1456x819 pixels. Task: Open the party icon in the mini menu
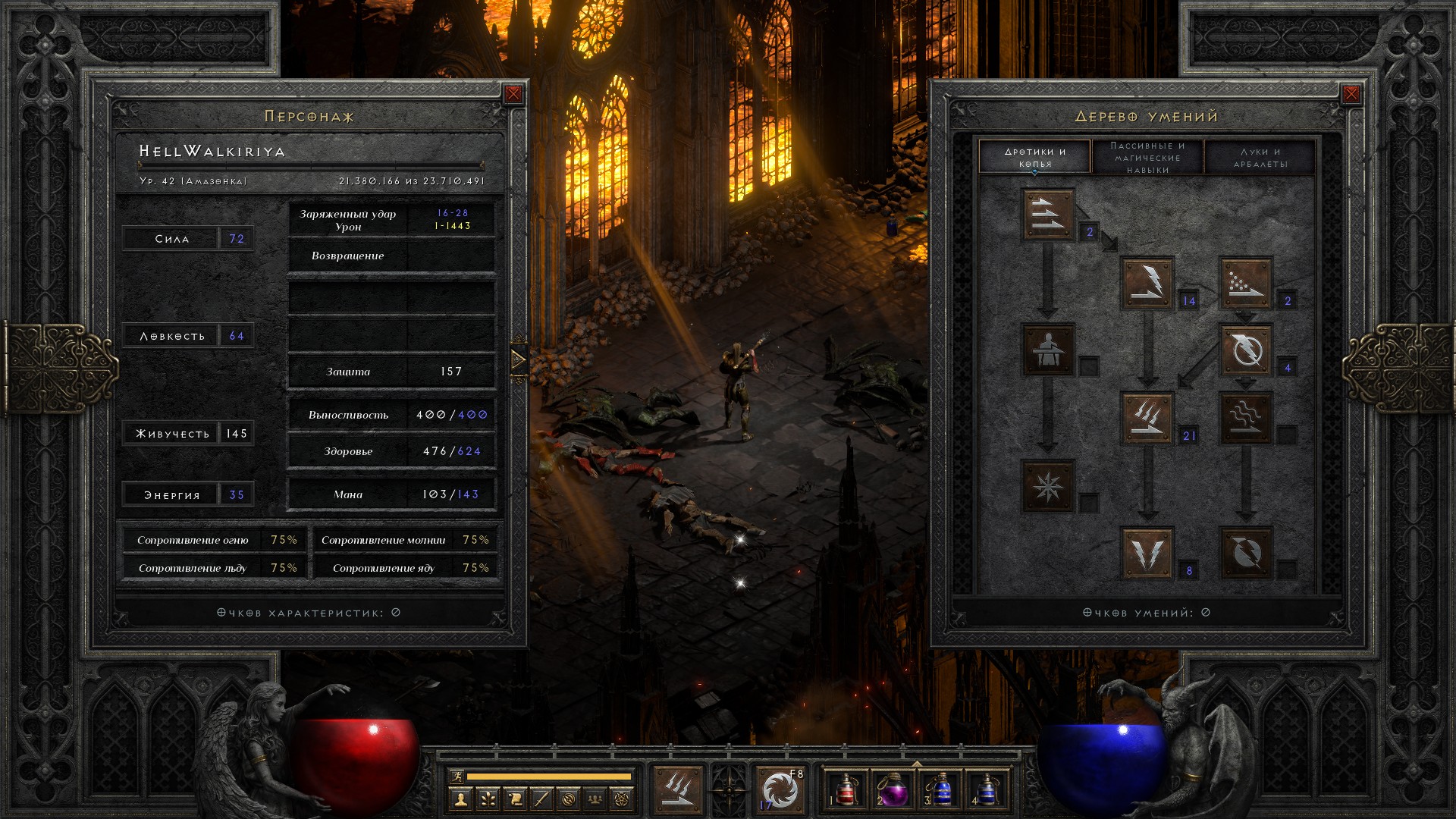pos(595,799)
